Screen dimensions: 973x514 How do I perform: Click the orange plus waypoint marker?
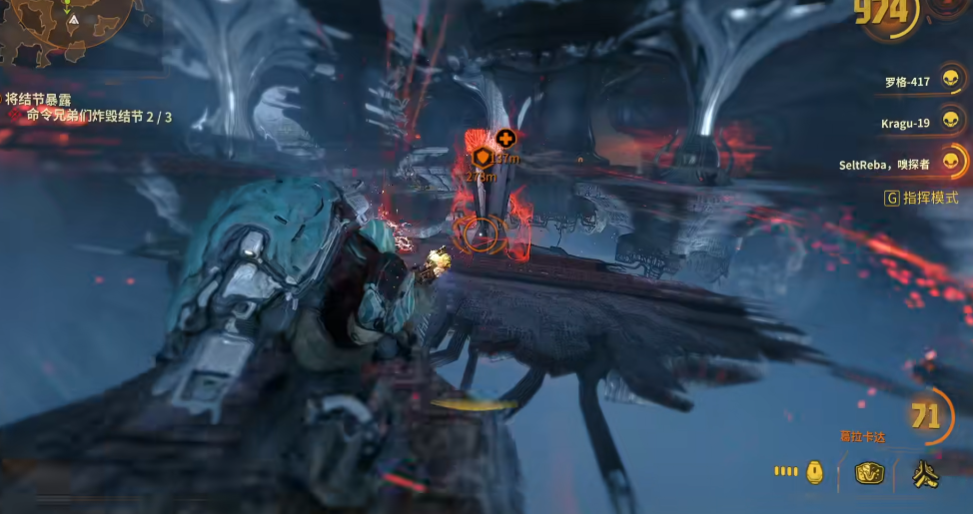tap(506, 138)
